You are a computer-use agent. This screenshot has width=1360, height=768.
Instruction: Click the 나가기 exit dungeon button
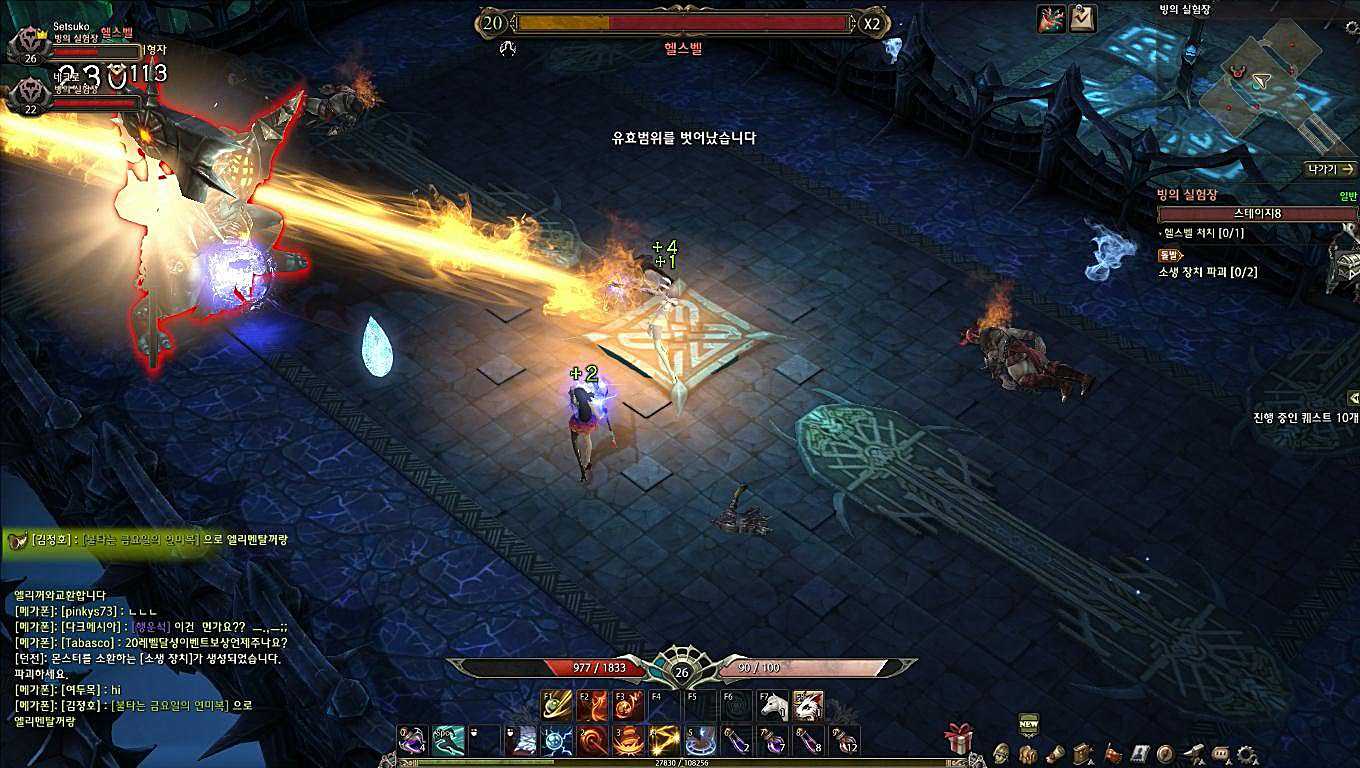tap(1330, 169)
